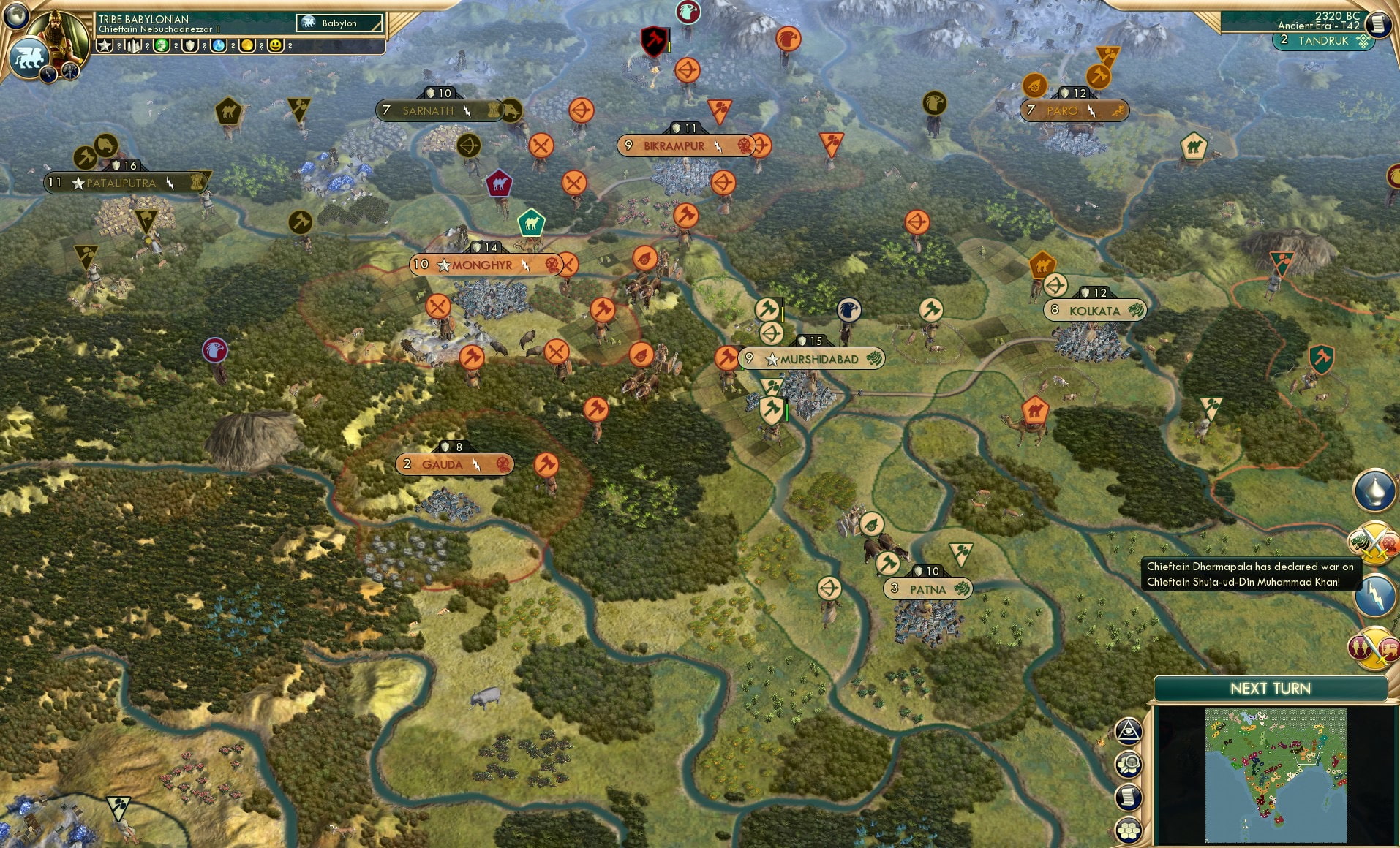Open map options via the magnifying glass icon
The image size is (1400, 848).
pyautogui.click(x=1128, y=764)
